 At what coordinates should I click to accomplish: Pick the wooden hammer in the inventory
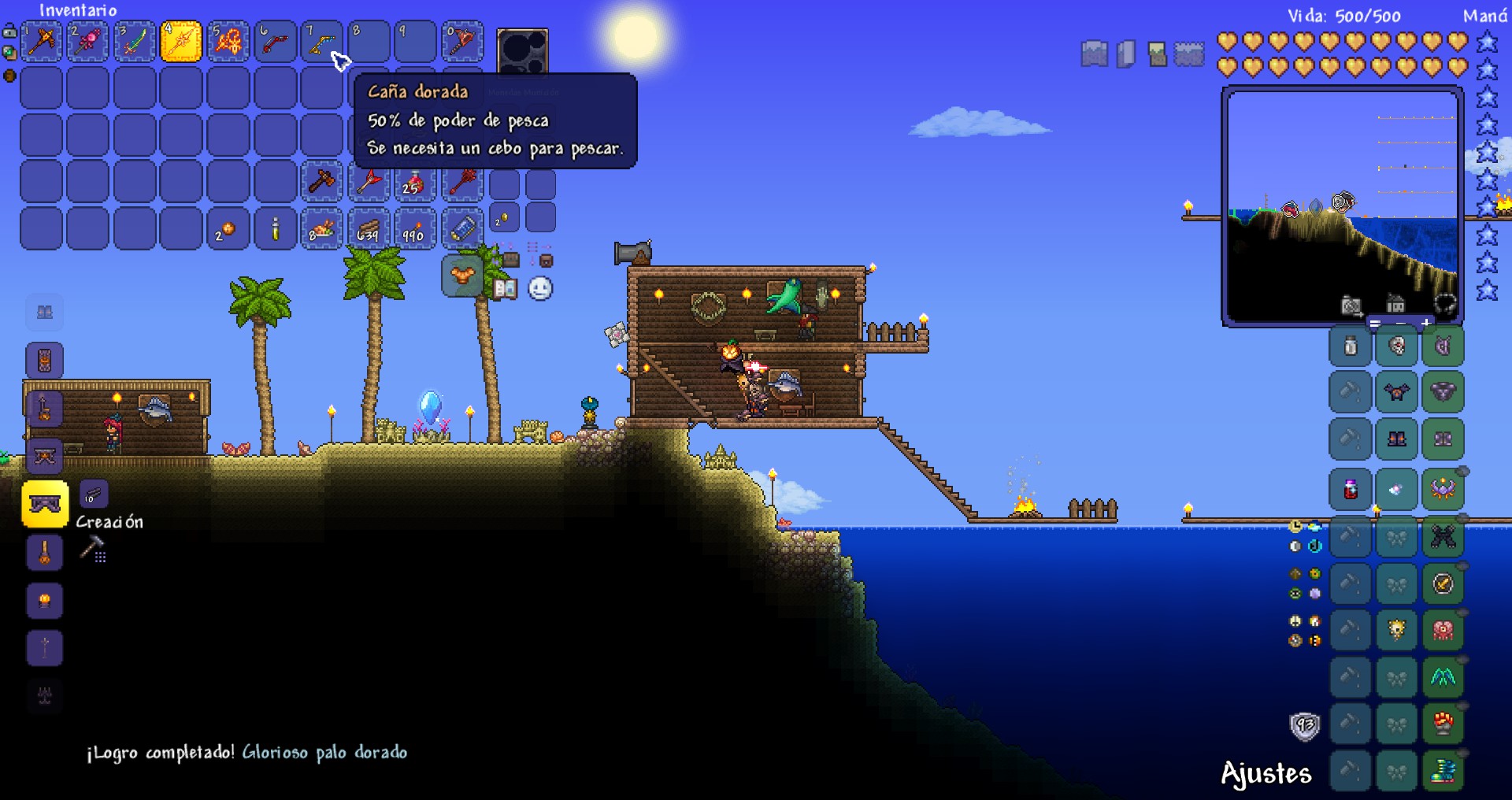[x=321, y=183]
